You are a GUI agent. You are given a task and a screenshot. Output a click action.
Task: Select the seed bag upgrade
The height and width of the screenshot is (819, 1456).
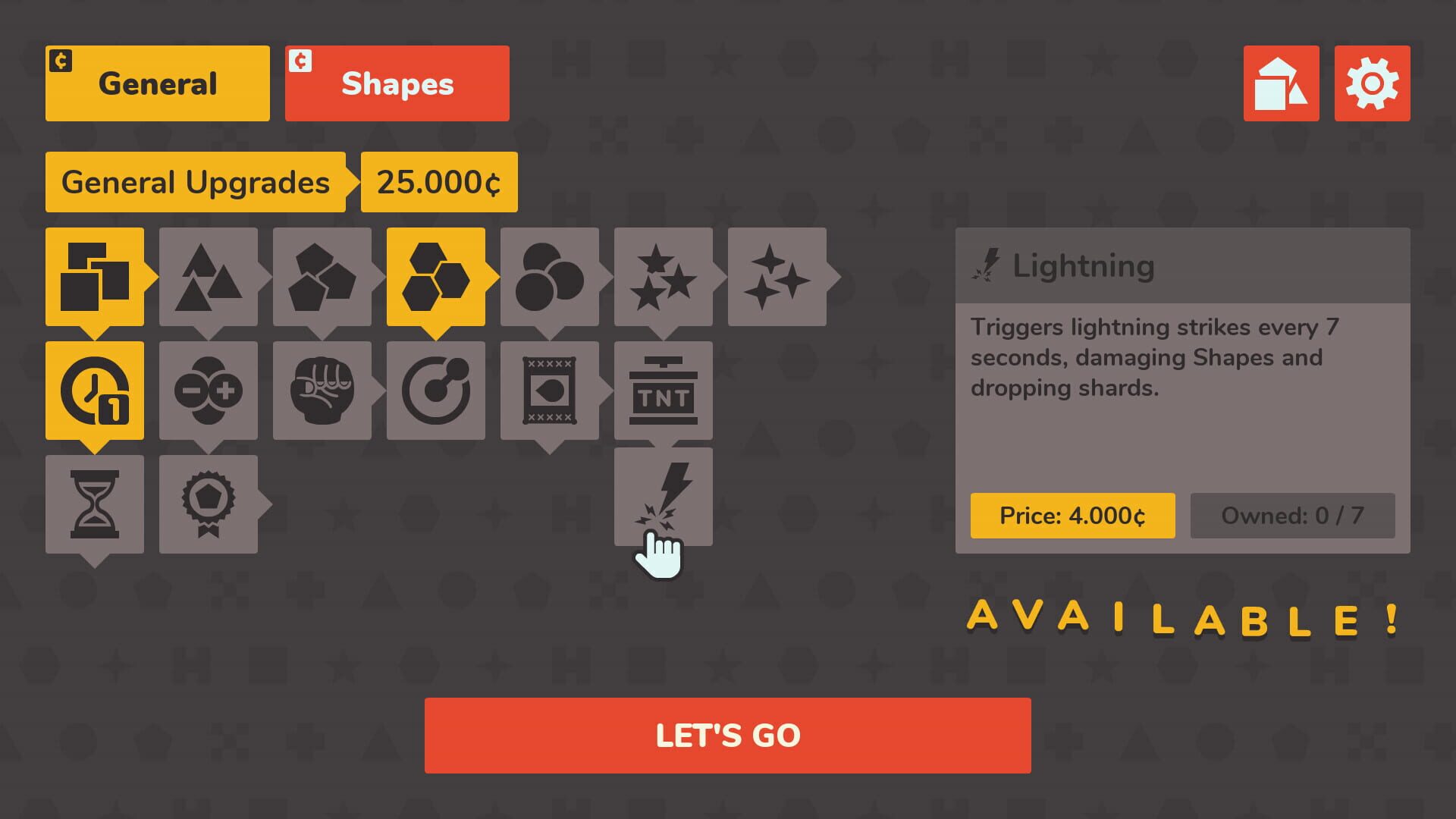550,391
